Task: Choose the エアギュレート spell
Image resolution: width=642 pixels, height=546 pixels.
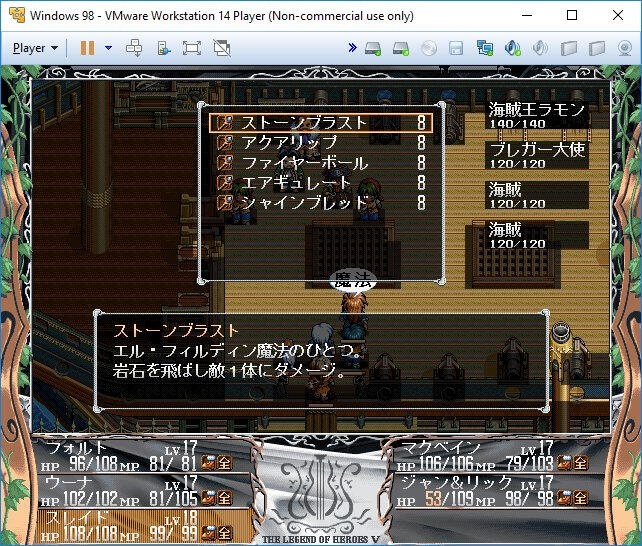Action: pyautogui.click(x=297, y=183)
